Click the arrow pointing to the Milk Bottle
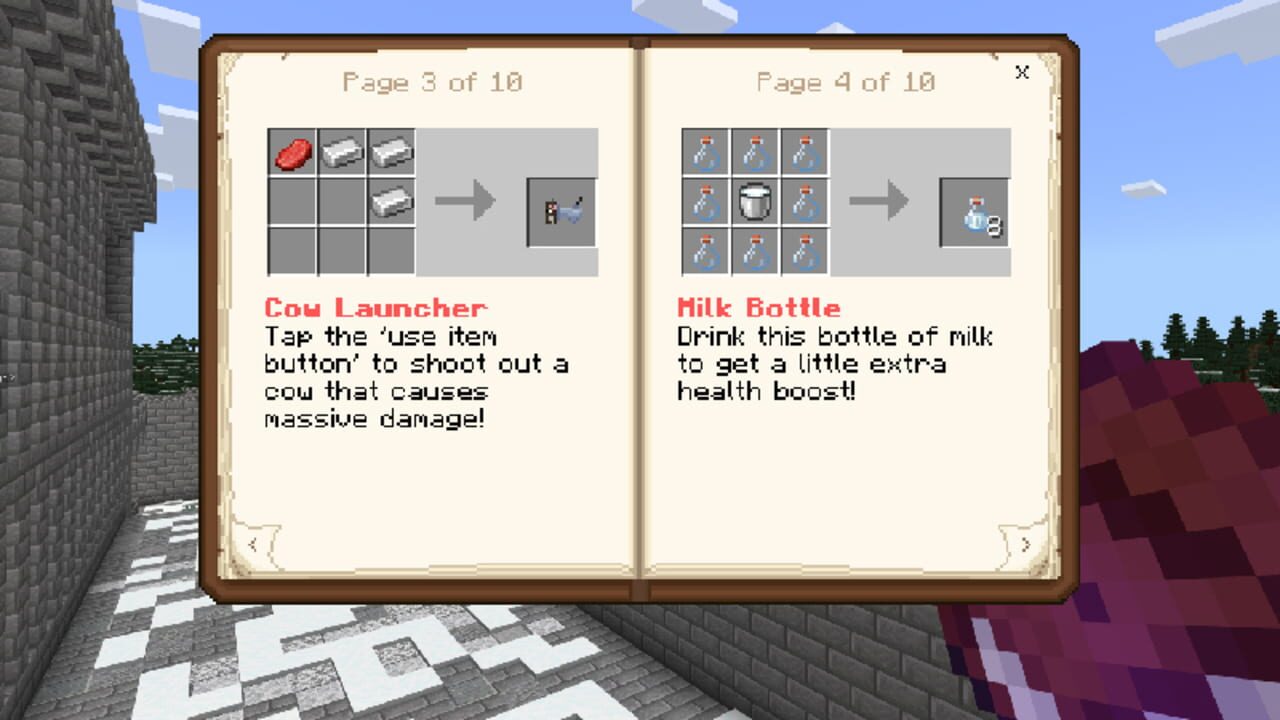The height and width of the screenshot is (720, 1280). coord(877,200)
